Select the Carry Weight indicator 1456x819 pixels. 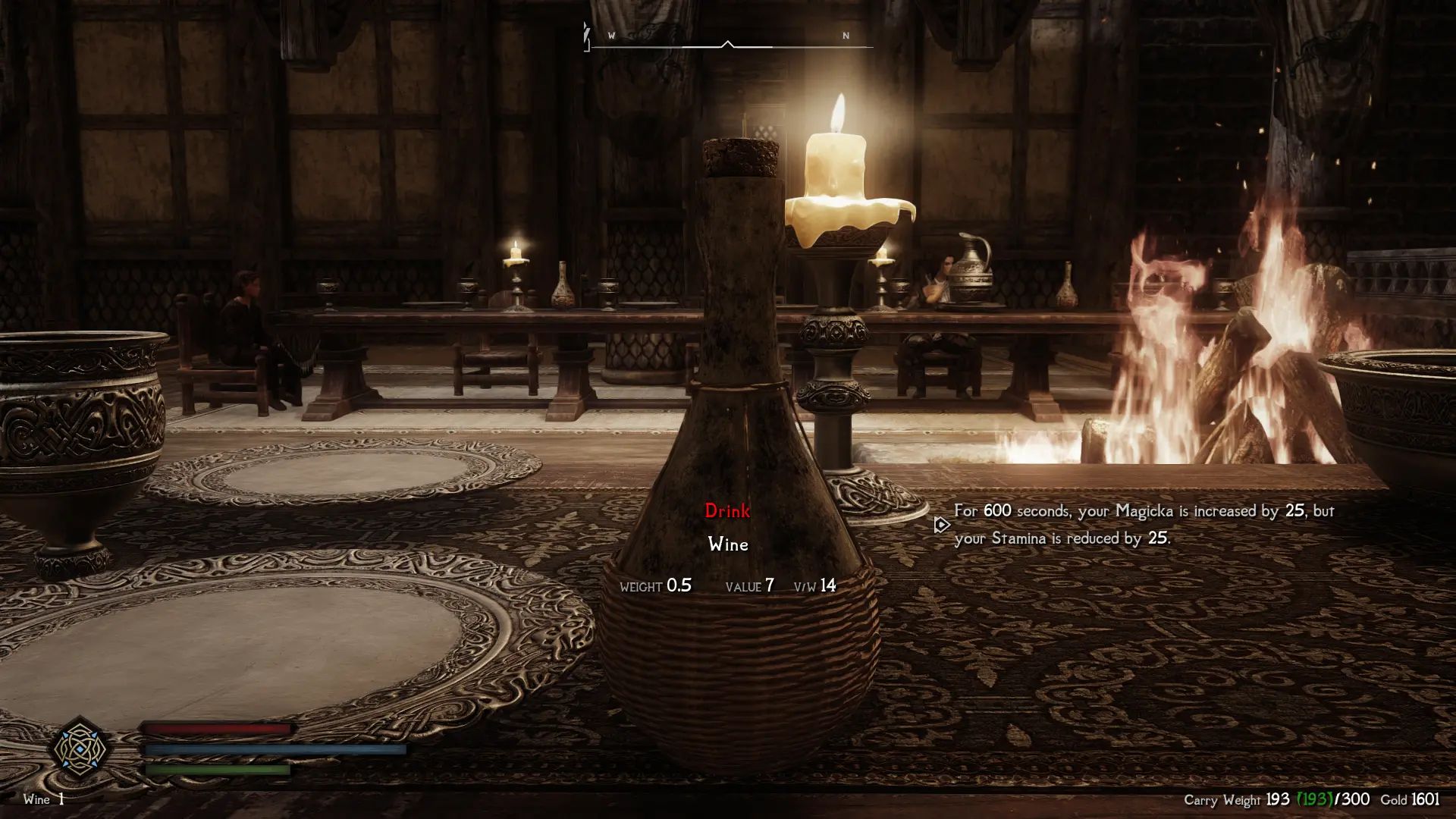pyautogui.click(x=1221, y=799)
